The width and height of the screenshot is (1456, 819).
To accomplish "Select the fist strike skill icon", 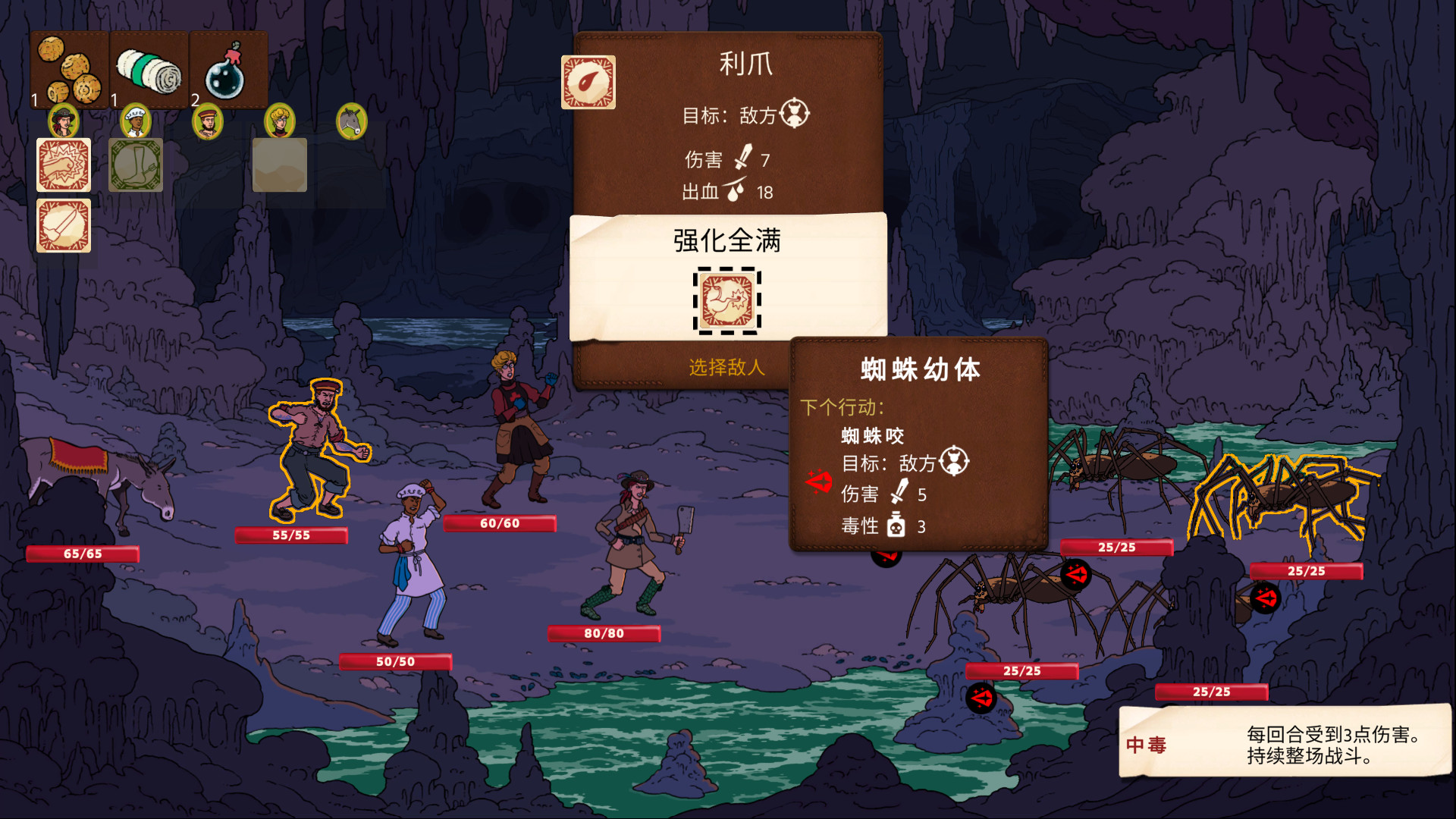I will coord(64,165).
